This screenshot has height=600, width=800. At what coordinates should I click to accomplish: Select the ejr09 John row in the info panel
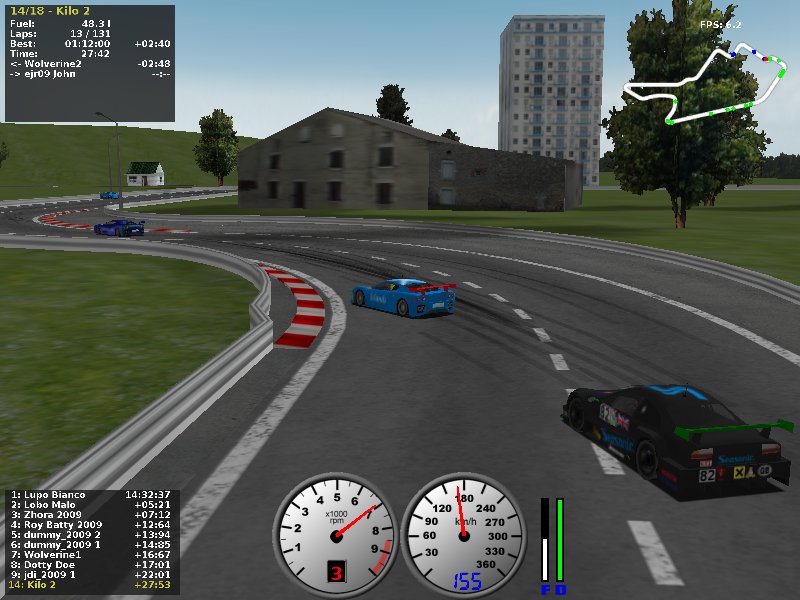[x=90, y=74]
